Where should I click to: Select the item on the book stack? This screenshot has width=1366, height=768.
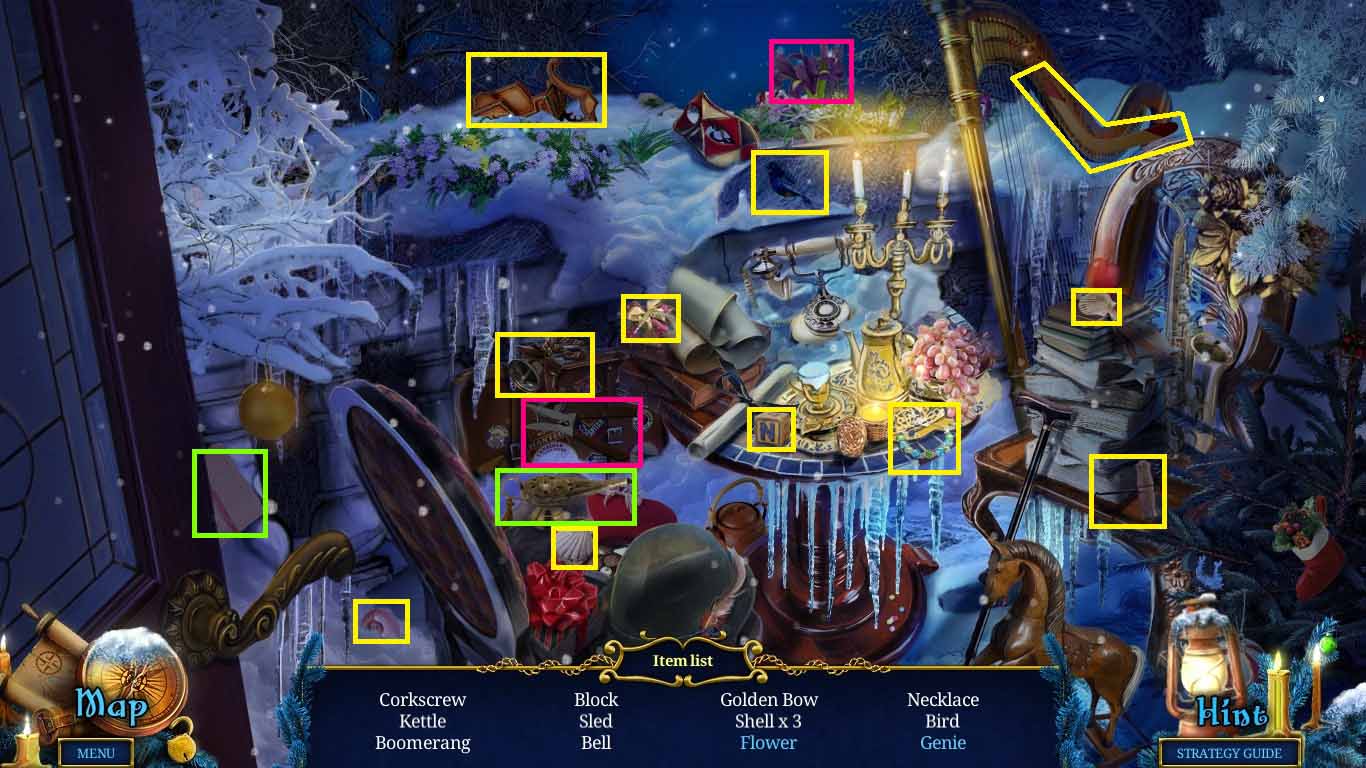tap(1097, 307)
